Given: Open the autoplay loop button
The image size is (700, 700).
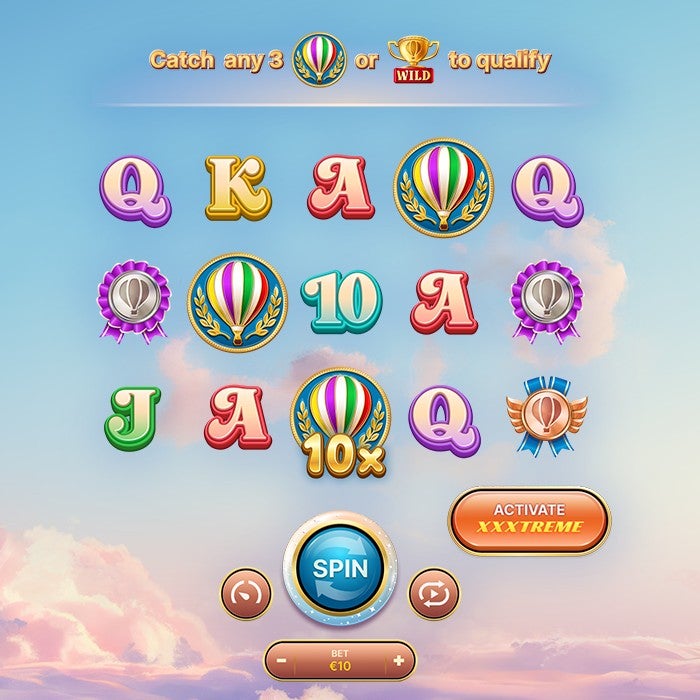Looking at the screenshot, I should tap(433, 593).
